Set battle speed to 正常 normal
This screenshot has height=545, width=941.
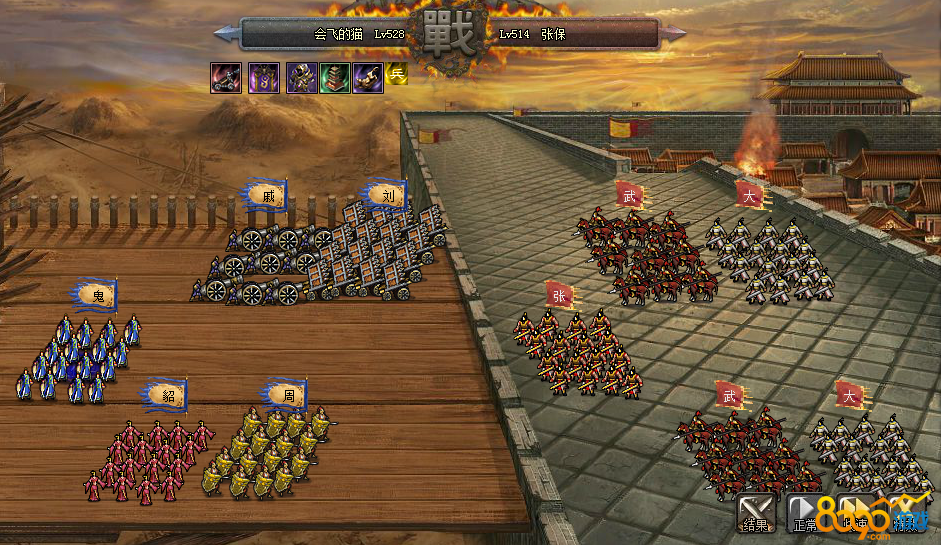point(806,513)
